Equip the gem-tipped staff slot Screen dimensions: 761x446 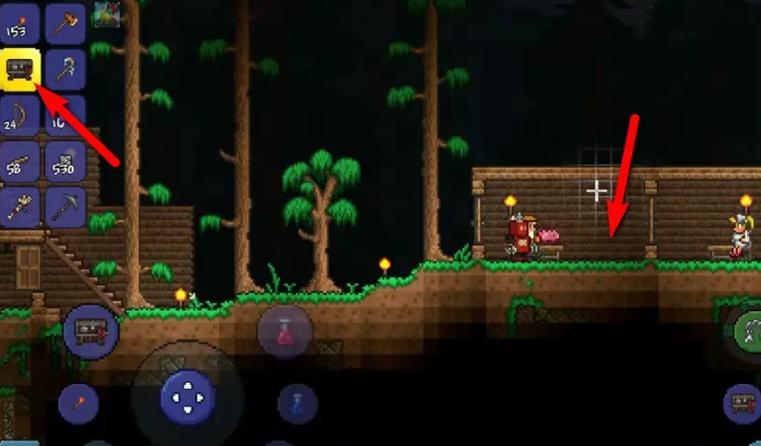tap(20, 207)
